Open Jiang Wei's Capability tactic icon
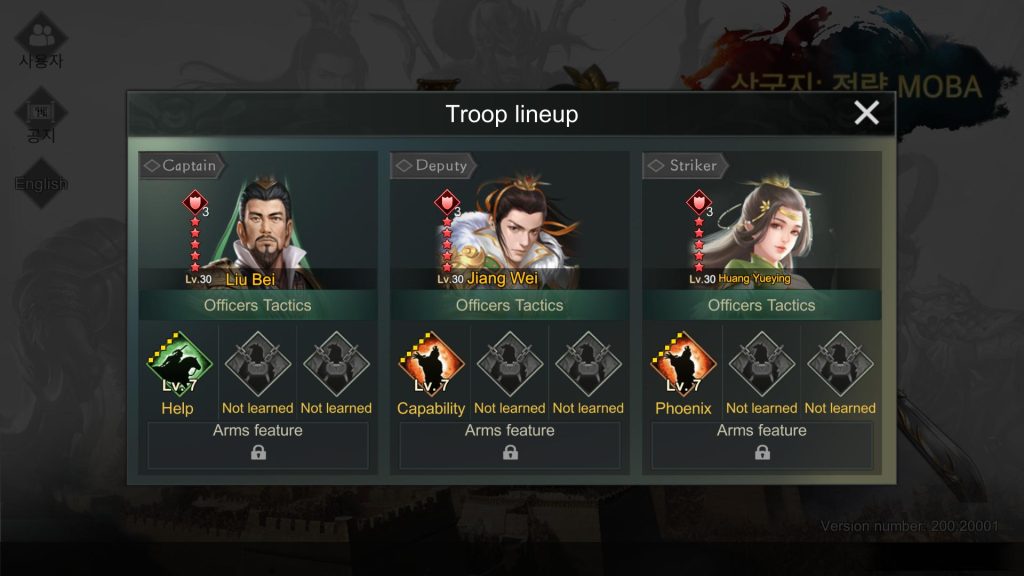Viewport: 1024px width, 576px height. tap(430, 366)
